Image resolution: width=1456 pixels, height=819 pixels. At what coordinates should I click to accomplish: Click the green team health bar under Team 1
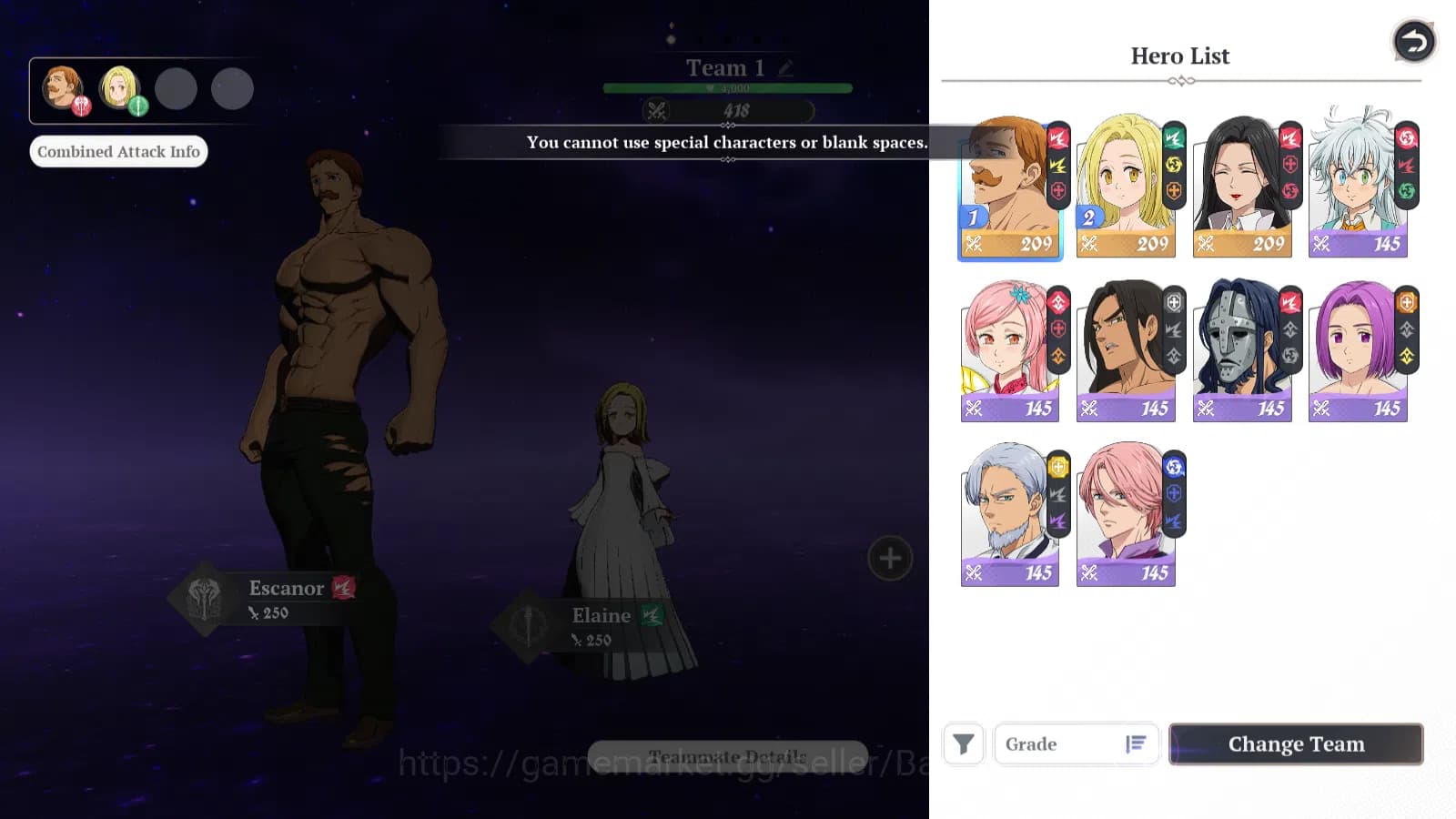point(727,87)
